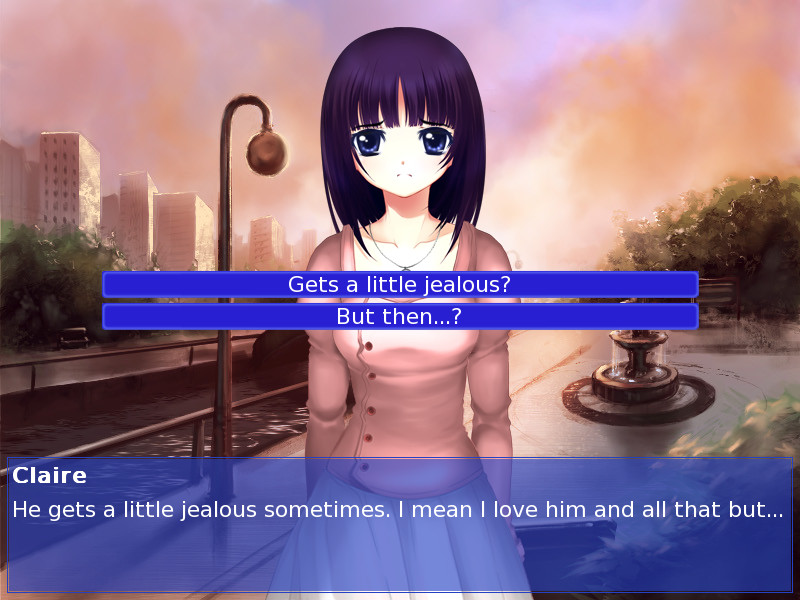
Task: Select the "But then...?" dialogue option
Action: (400, 317)
